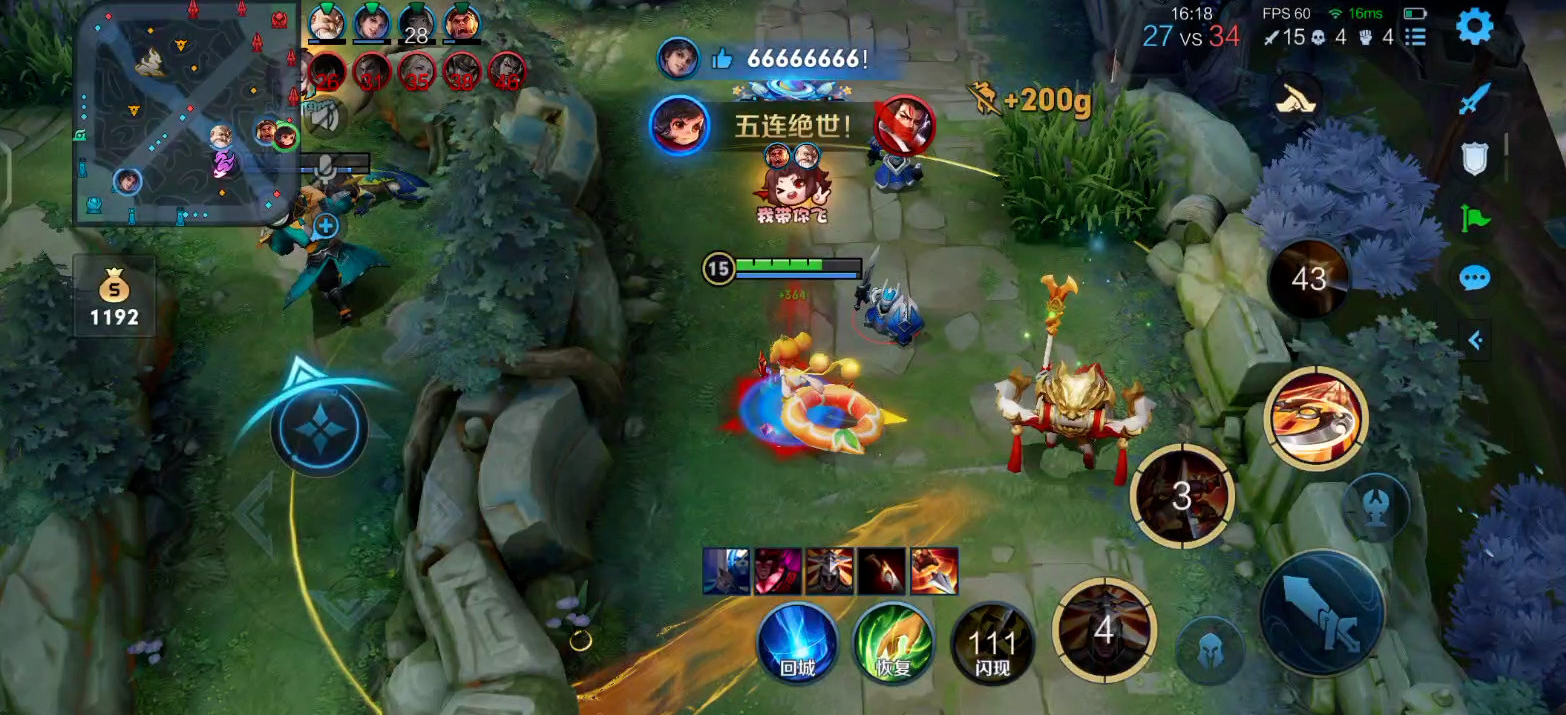The height and width of the screenshot is (715, 1566).
Task: Activate the second skill showing cooldown 3
Action: click(1182, 496)
